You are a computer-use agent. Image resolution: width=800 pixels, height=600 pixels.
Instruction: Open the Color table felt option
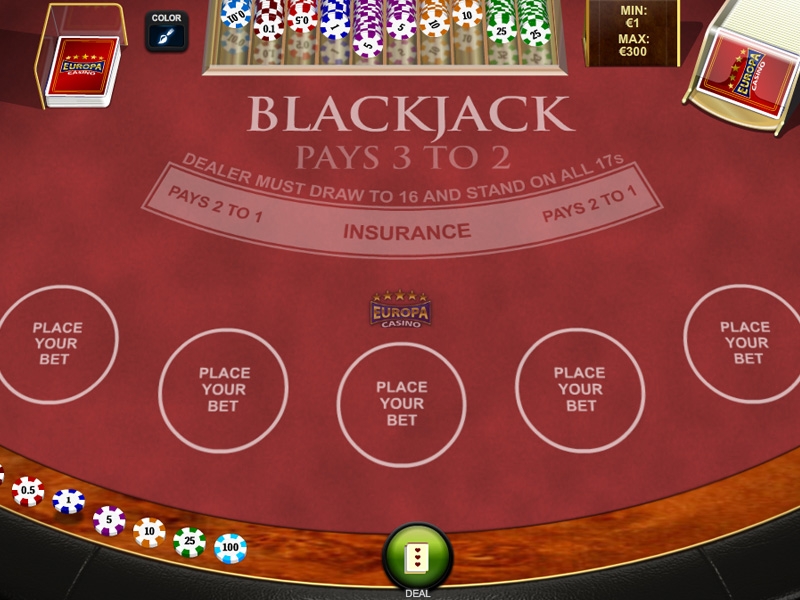(166, 33)
